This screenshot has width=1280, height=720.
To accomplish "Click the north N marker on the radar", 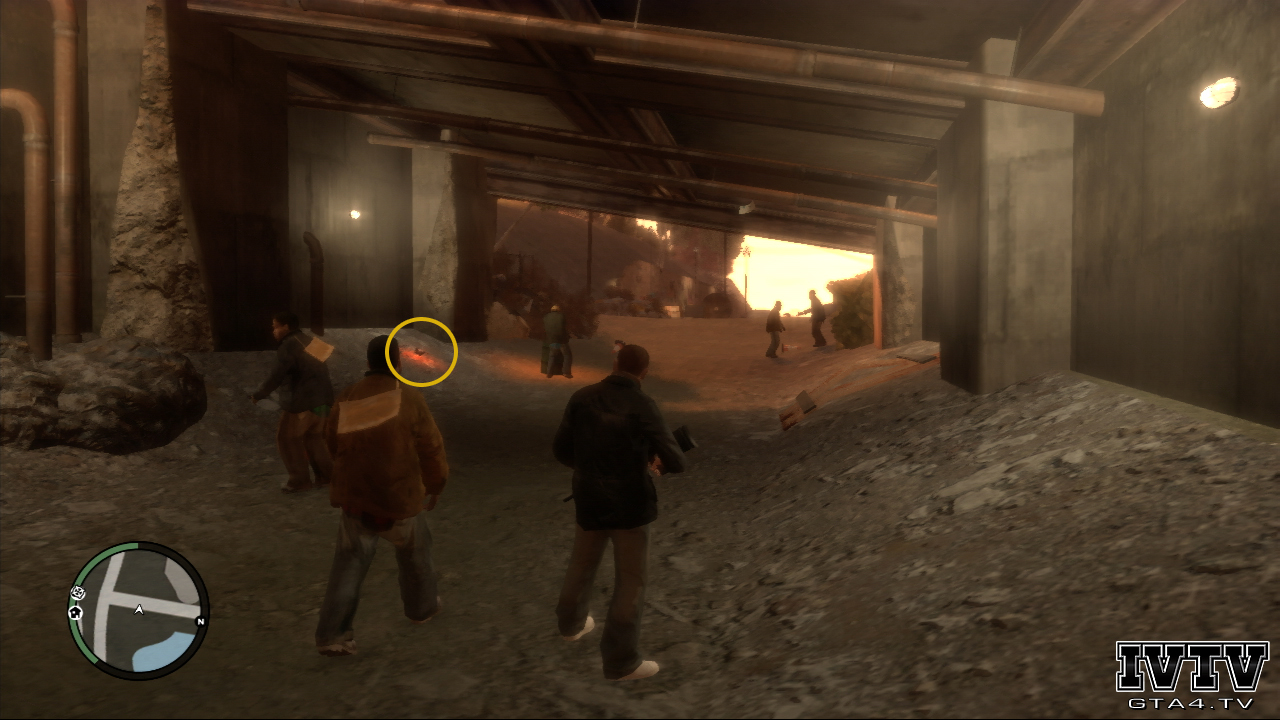I will (x=200, y=621).
